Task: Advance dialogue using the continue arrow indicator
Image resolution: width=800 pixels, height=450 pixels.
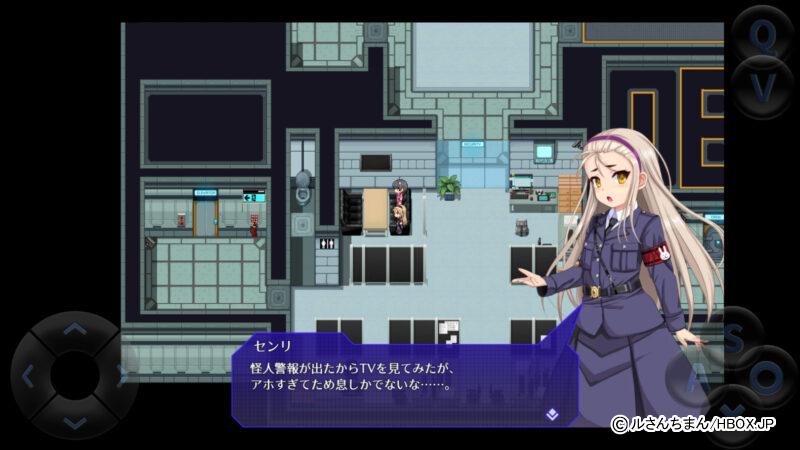Action: [x=551, y=413]
